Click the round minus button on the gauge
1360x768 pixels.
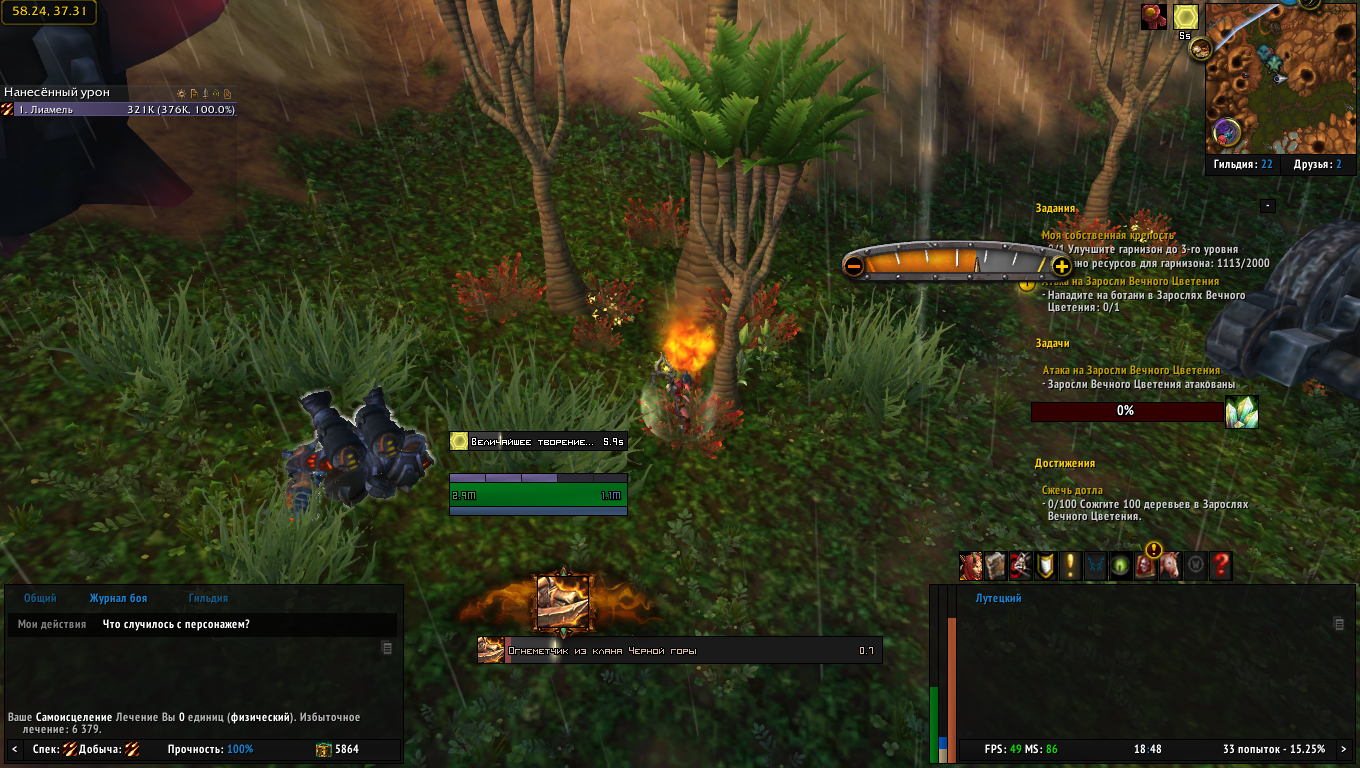pos(854,266)
